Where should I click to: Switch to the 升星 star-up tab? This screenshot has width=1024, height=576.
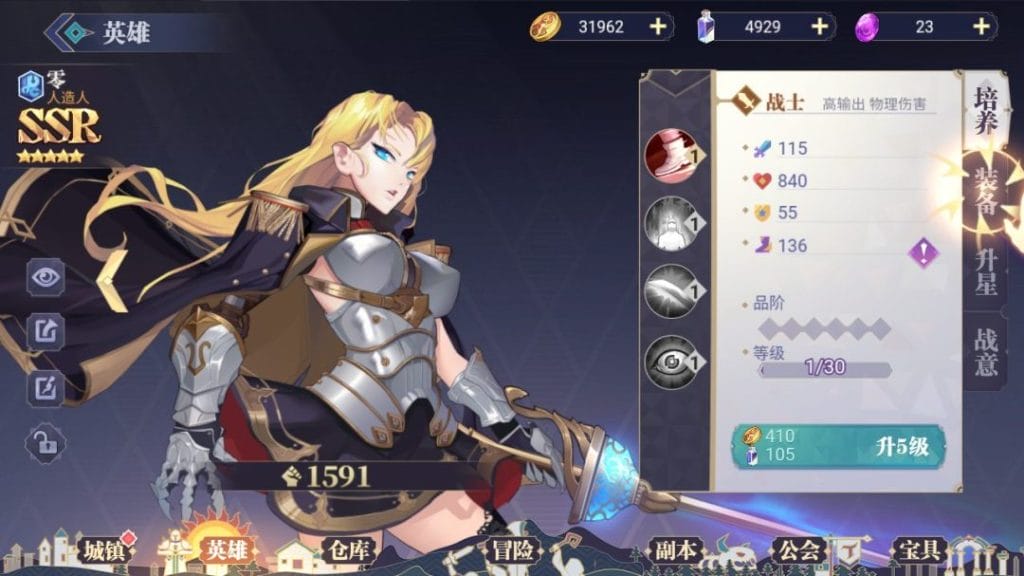pyautogui.click(x=986, y=270)
